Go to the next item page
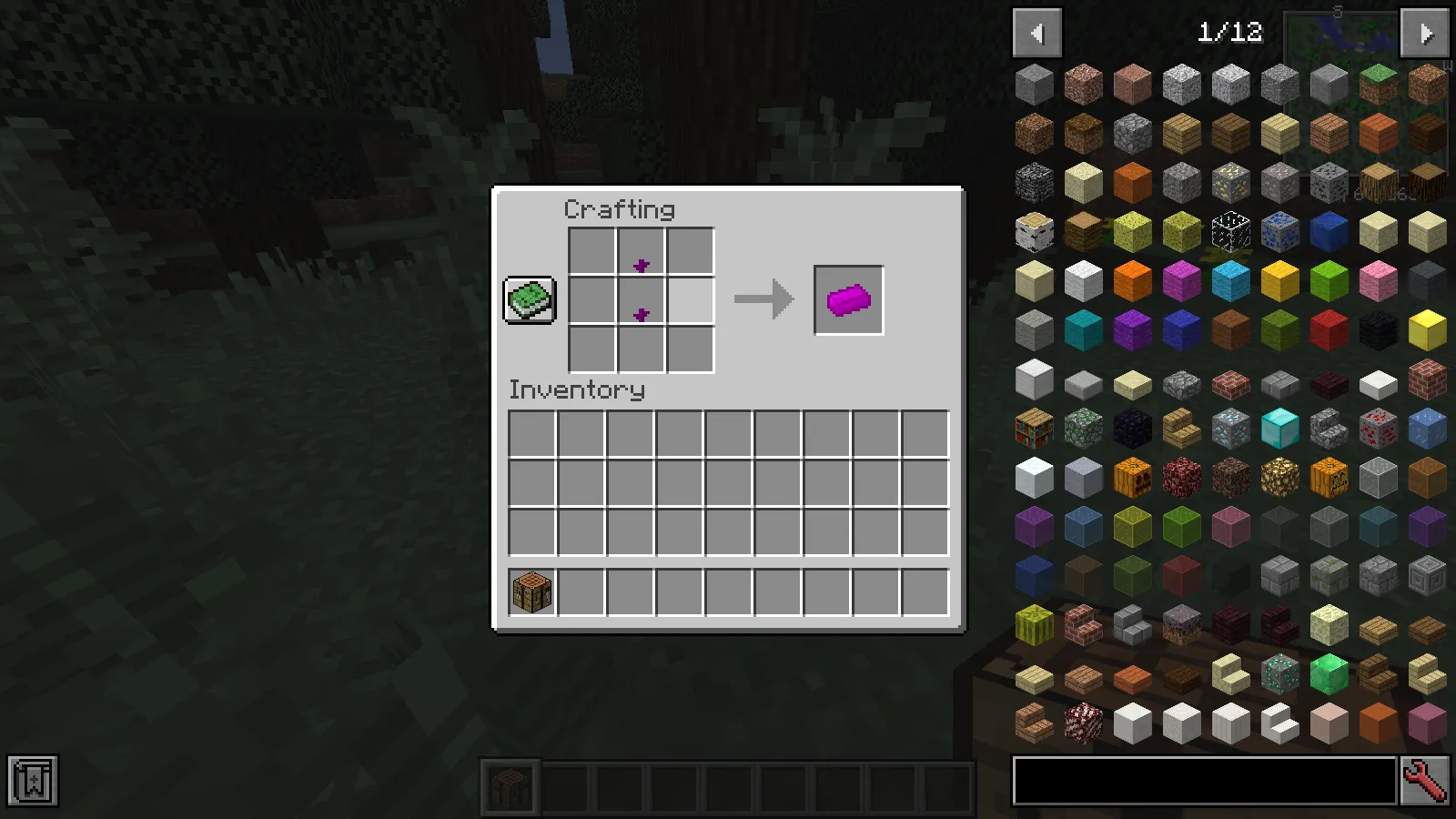The image size is (1456, 819). 1424,33
